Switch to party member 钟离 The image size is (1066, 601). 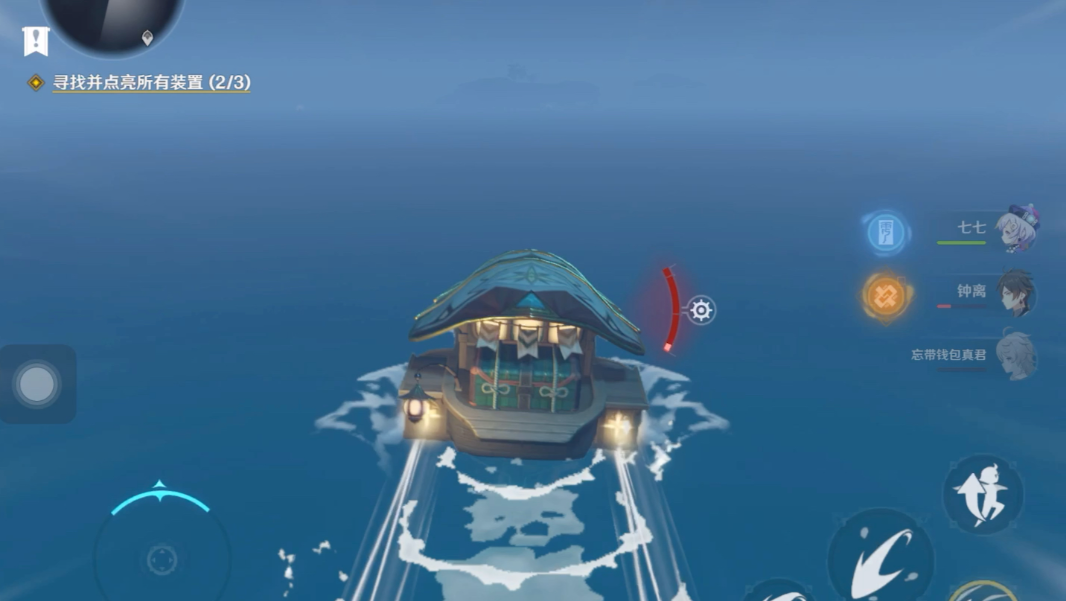tap(1014, 293)
